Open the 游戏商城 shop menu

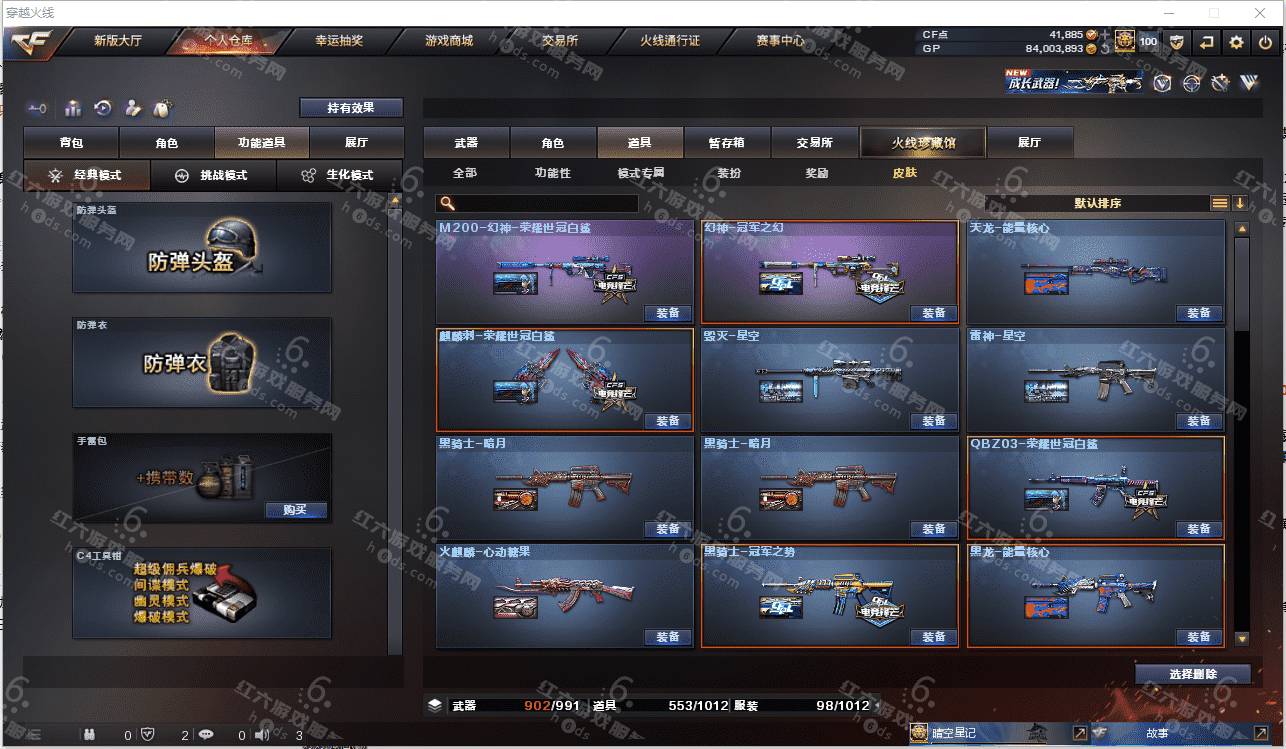(x=448, y=41)
